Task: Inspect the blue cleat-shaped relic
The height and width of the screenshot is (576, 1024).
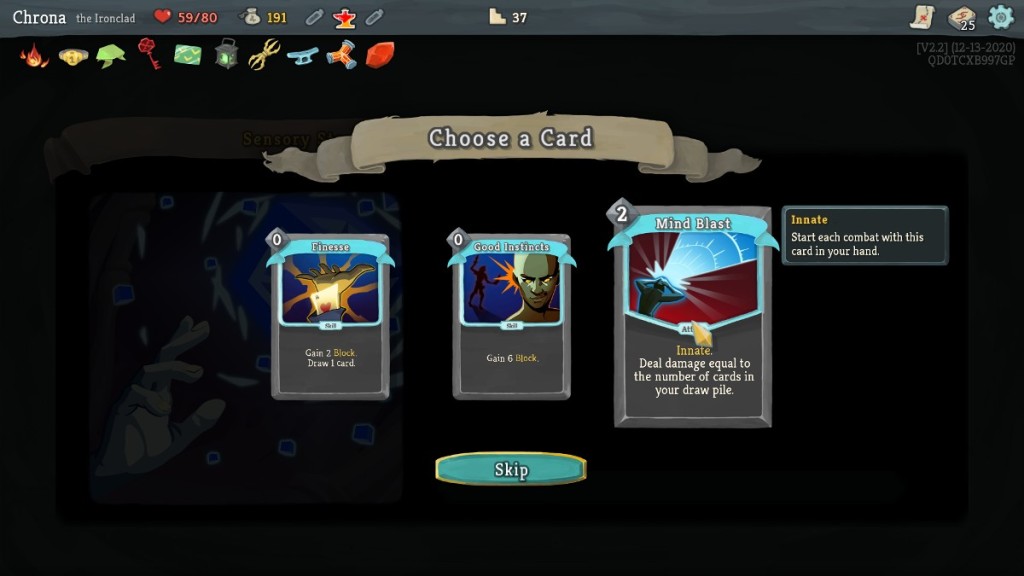Action: pos(302,56)
